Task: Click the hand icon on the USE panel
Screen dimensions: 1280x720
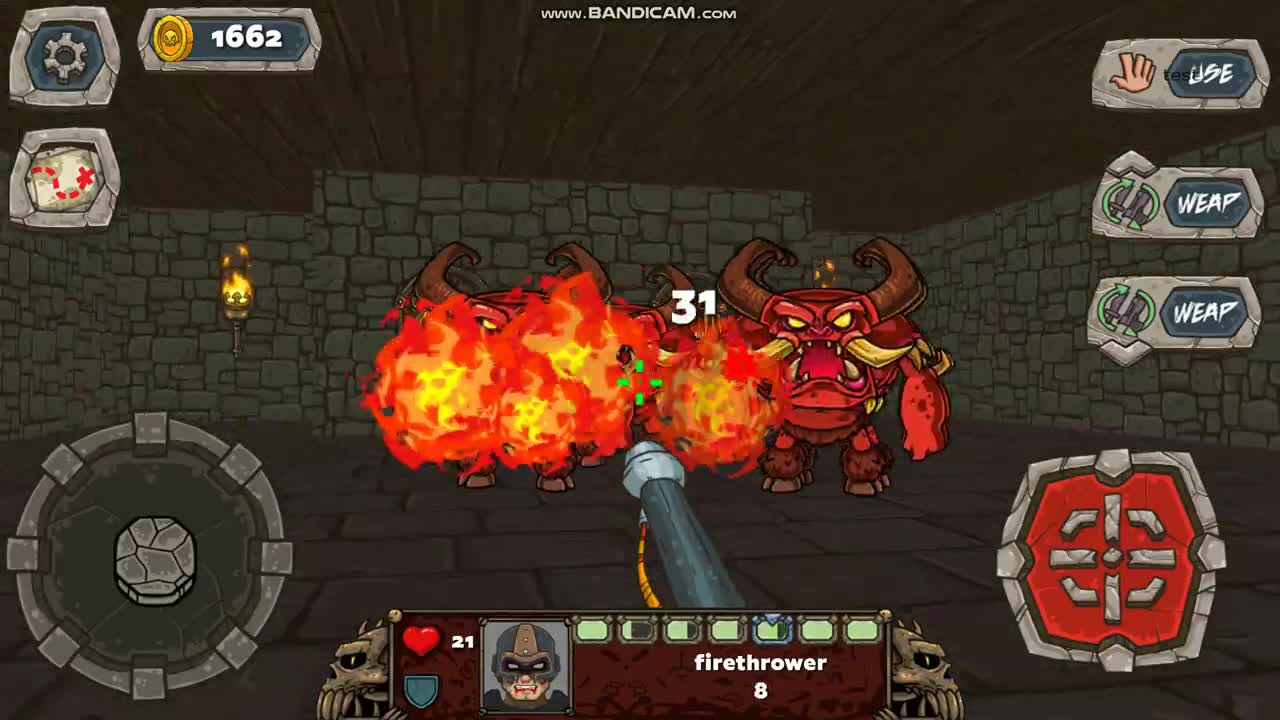Action: (x=1131, y=72)
